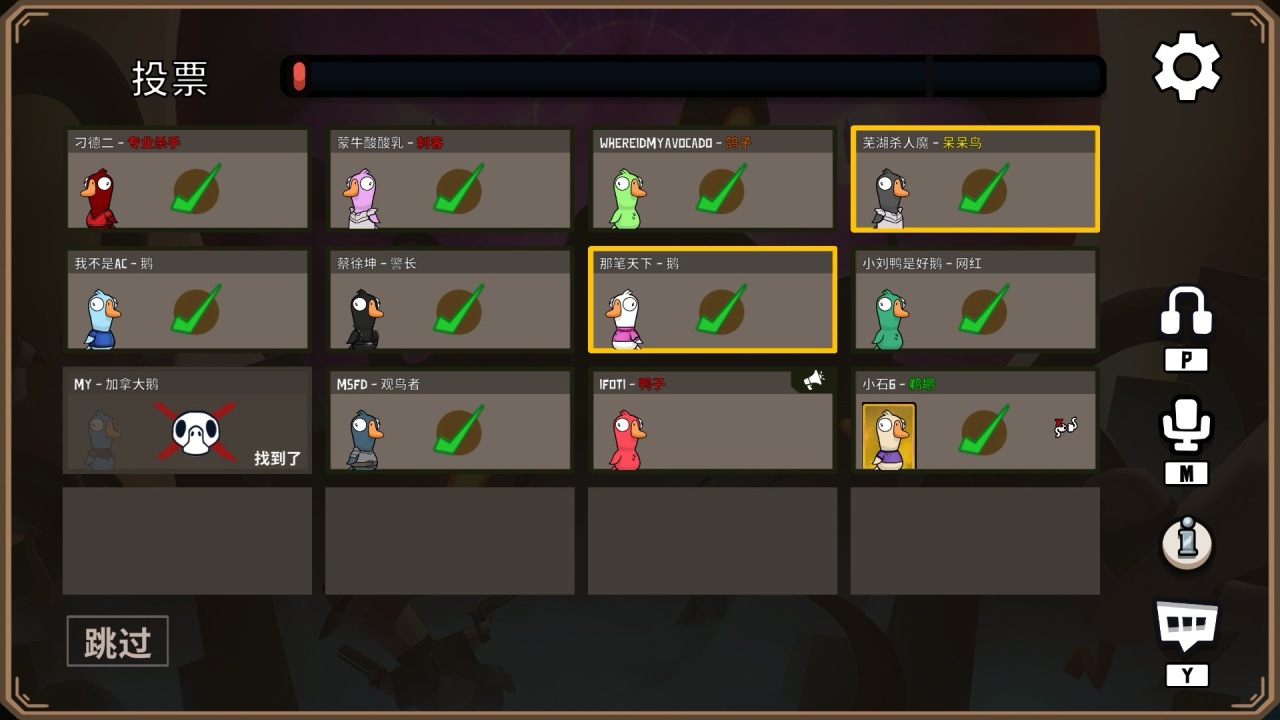Select 蔡徐坤's voting card
1280x720 pixels.
pyautogui.click(x=449, y=300)
